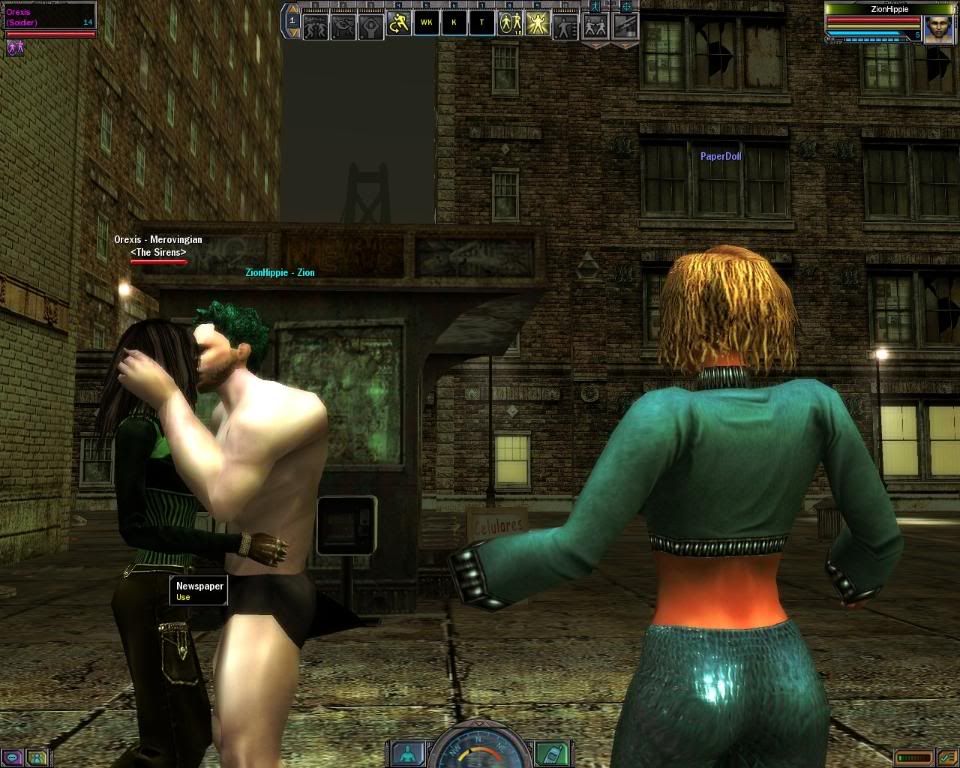Select the Orexis target frame

(x=49, y=20)
